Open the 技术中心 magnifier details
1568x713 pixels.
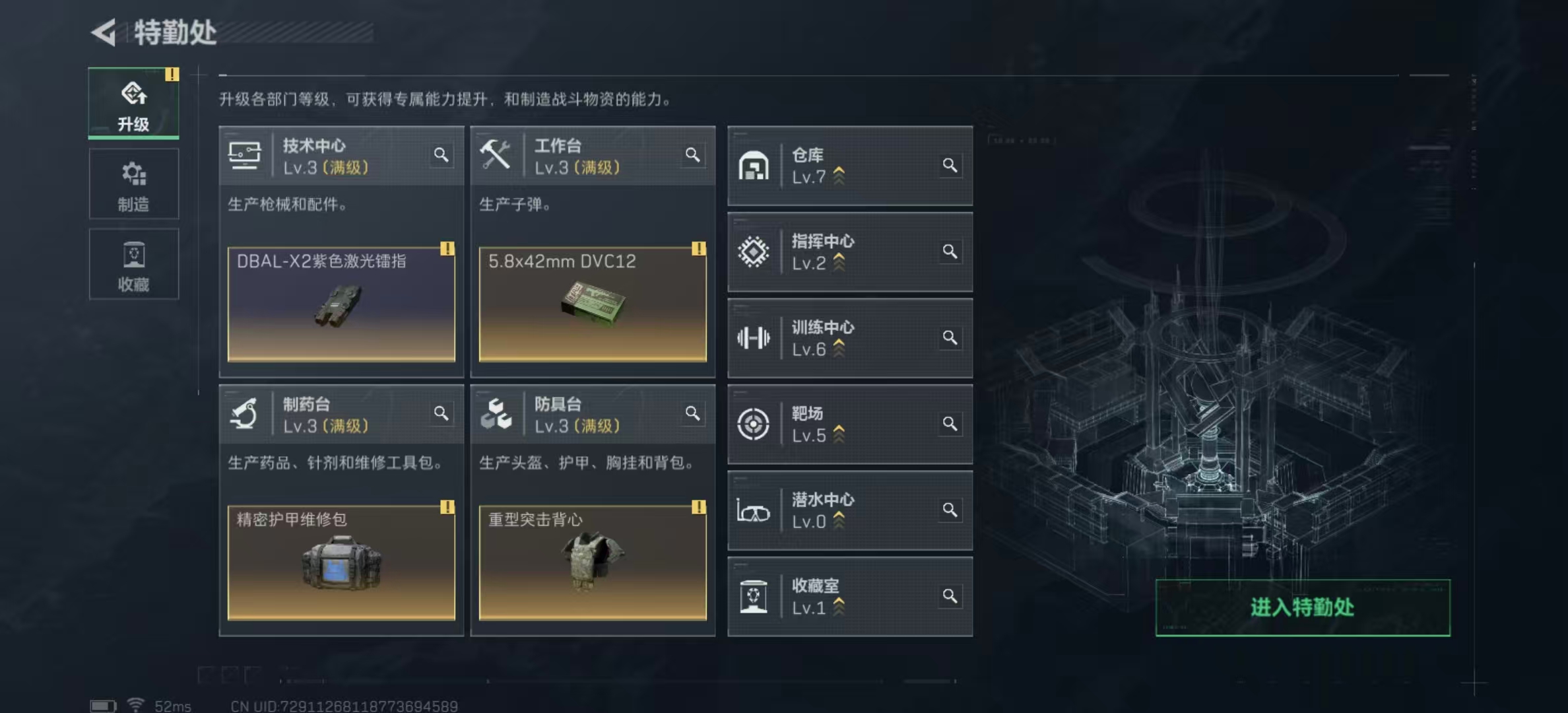coord(441,154)
